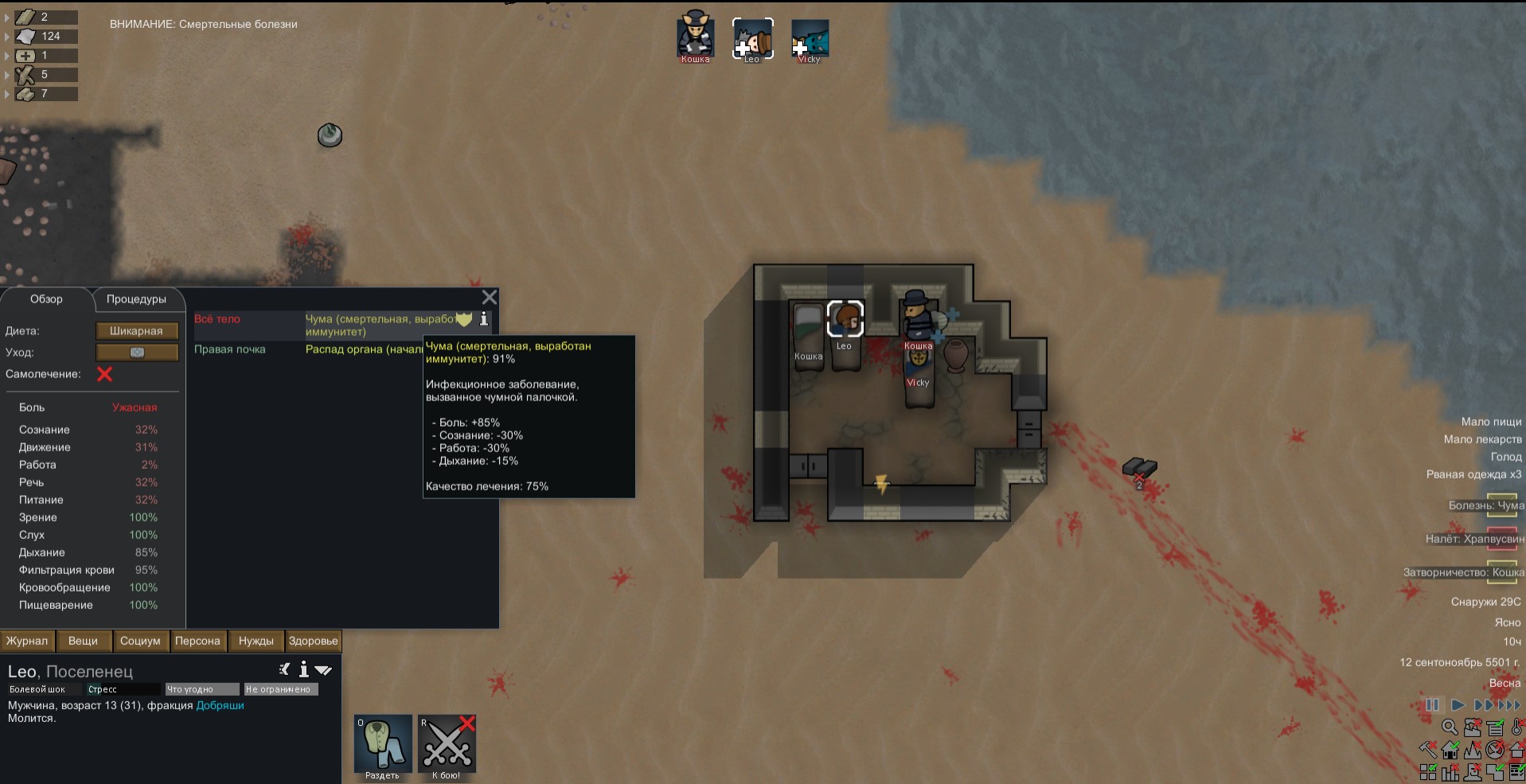Image resolution: width=1526 pixels, height=784 pixels.
Task: Open the plague info button on Всё тело row
Action: (x=483, y=319)
